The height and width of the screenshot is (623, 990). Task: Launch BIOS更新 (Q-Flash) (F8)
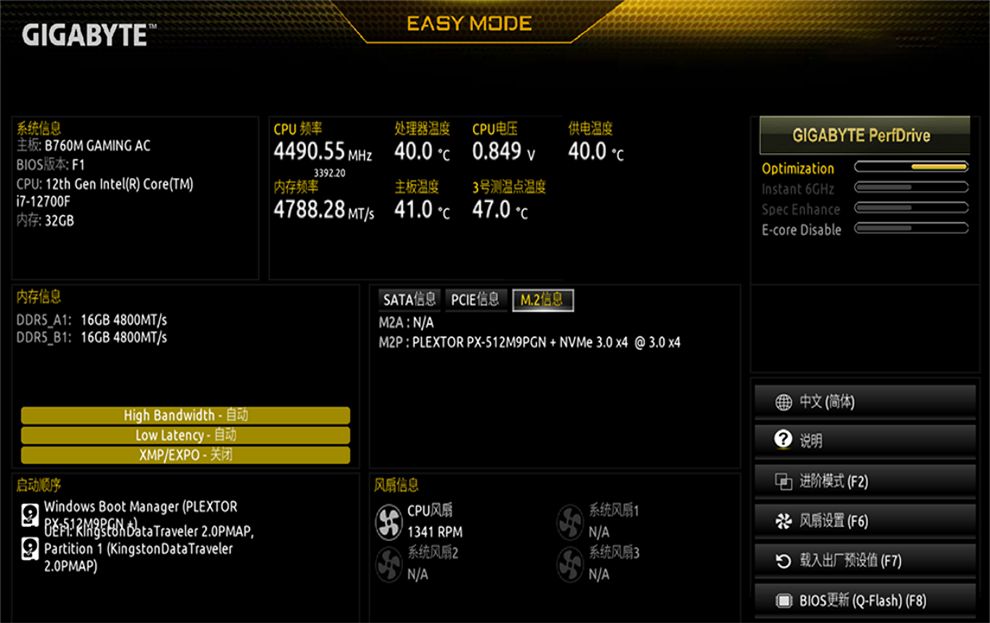[x=864, y=601]
